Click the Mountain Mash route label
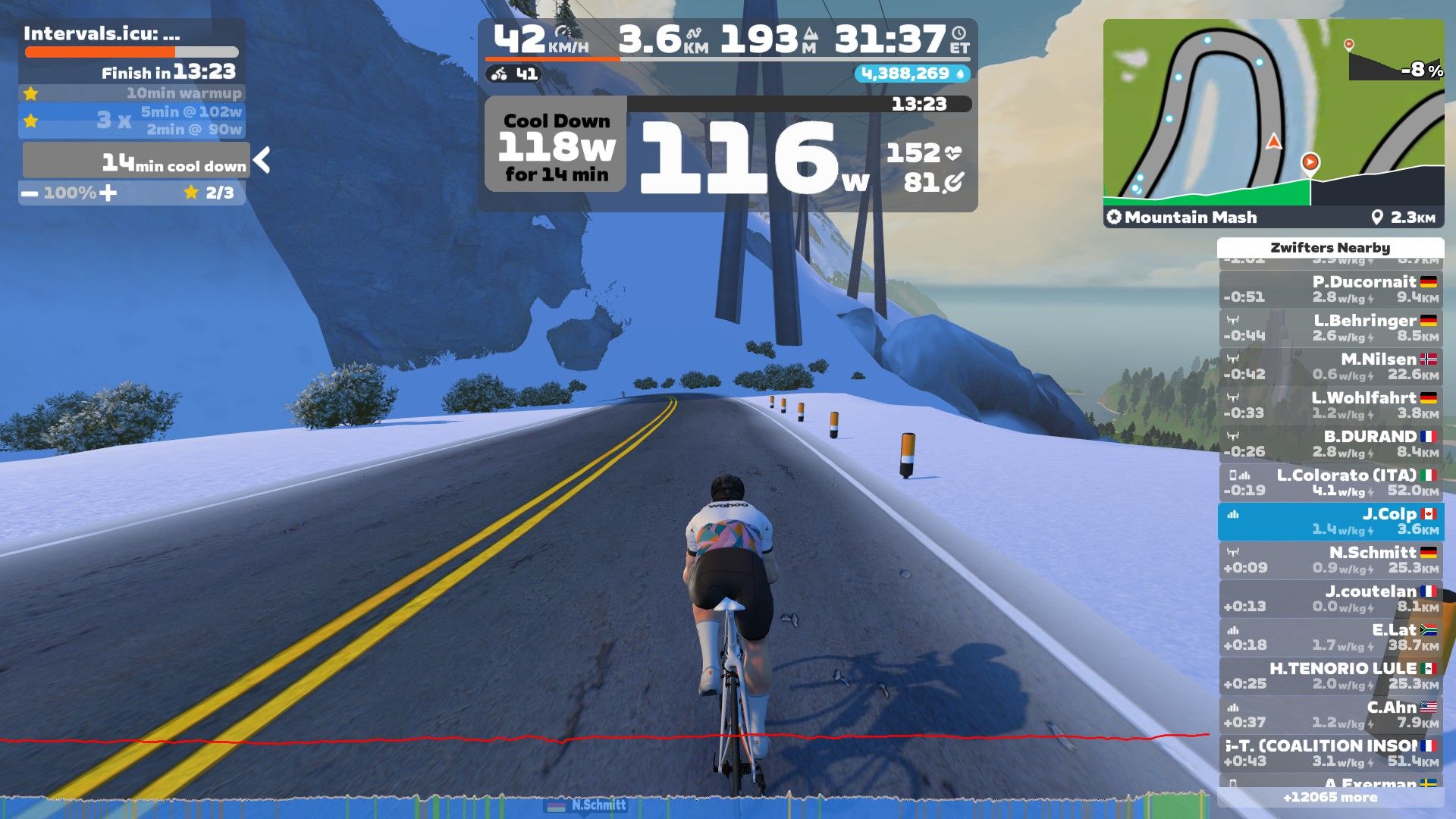The image size is (1456, 819). point(1191,218)
